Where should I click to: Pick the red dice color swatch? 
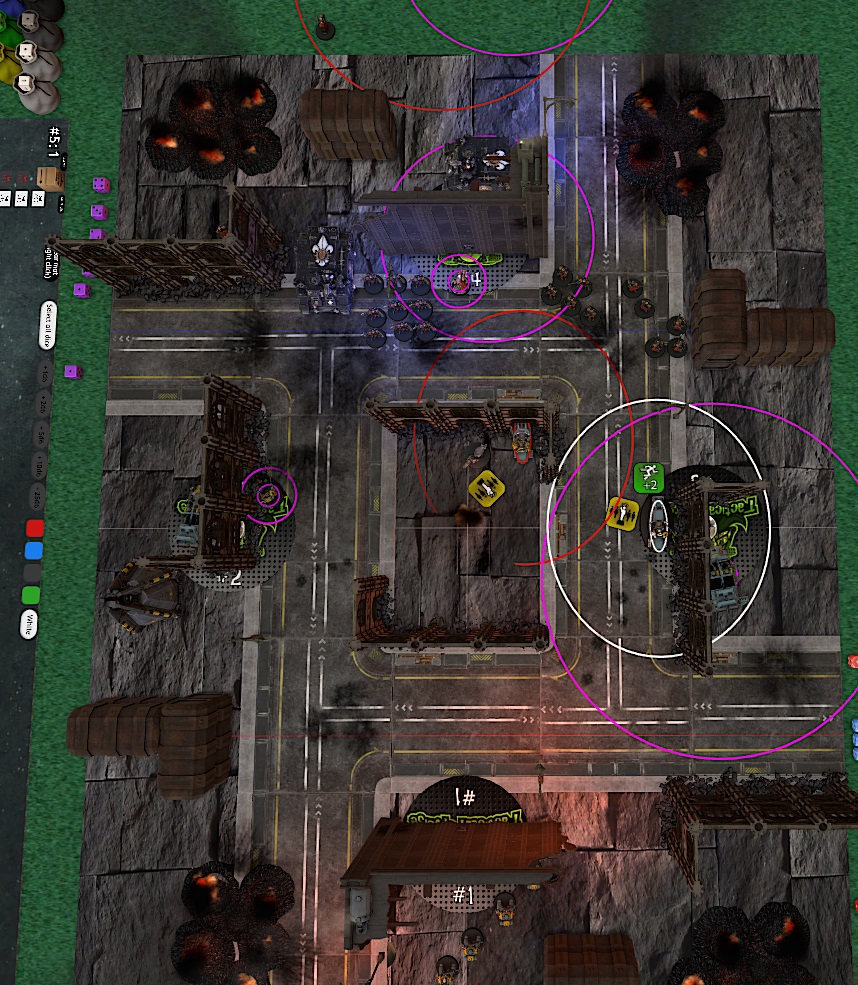pyautogui.click(x=35, y=527)
